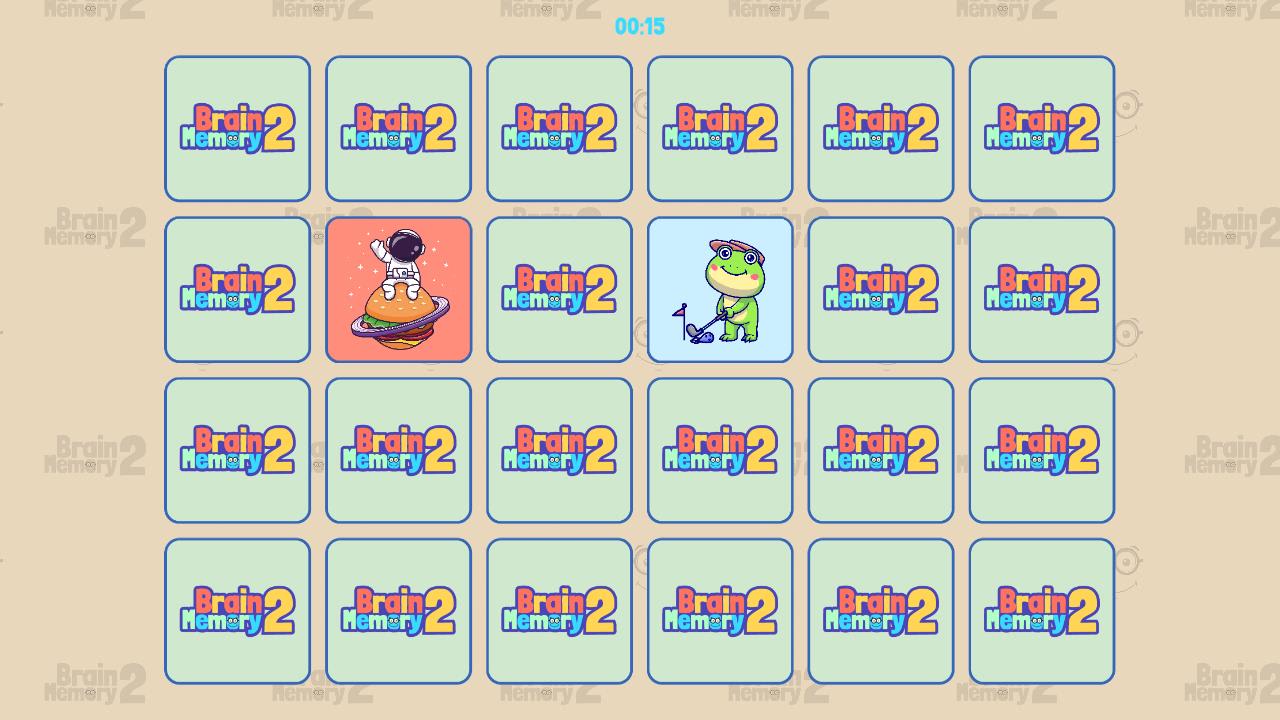The image size is (1280, 720).
Task: Flip the card directly below the astronaut card
Action: point(398,449)
